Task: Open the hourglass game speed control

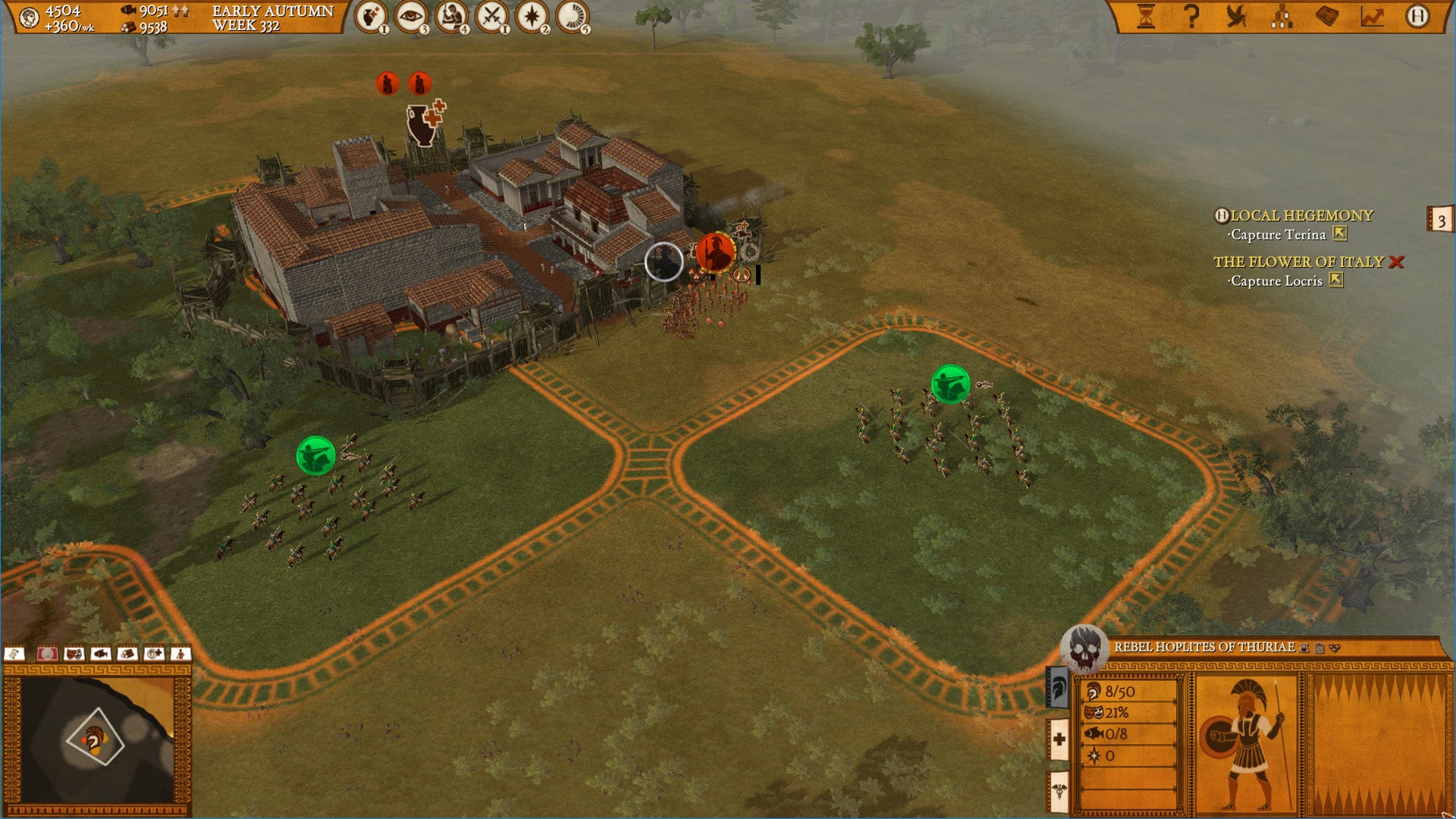Action: point(1145,17)
